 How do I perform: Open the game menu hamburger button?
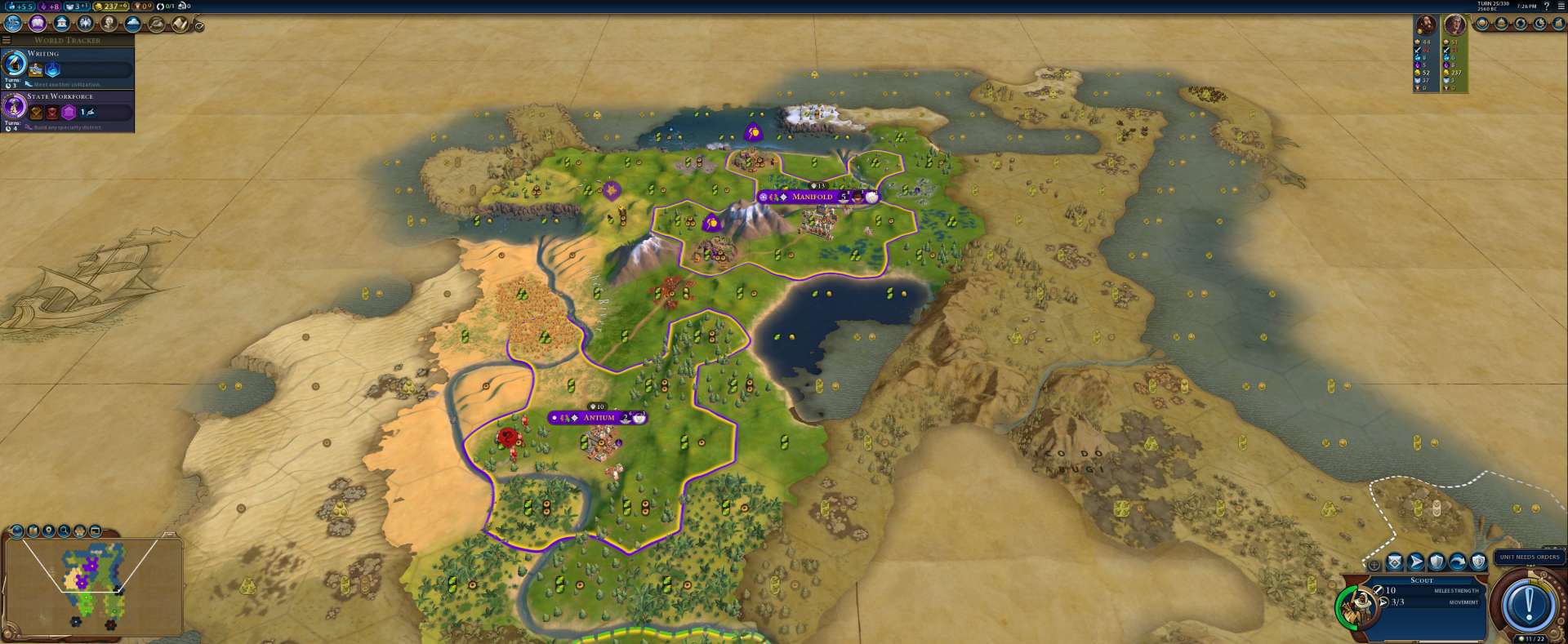click(x=1560, y=6)
